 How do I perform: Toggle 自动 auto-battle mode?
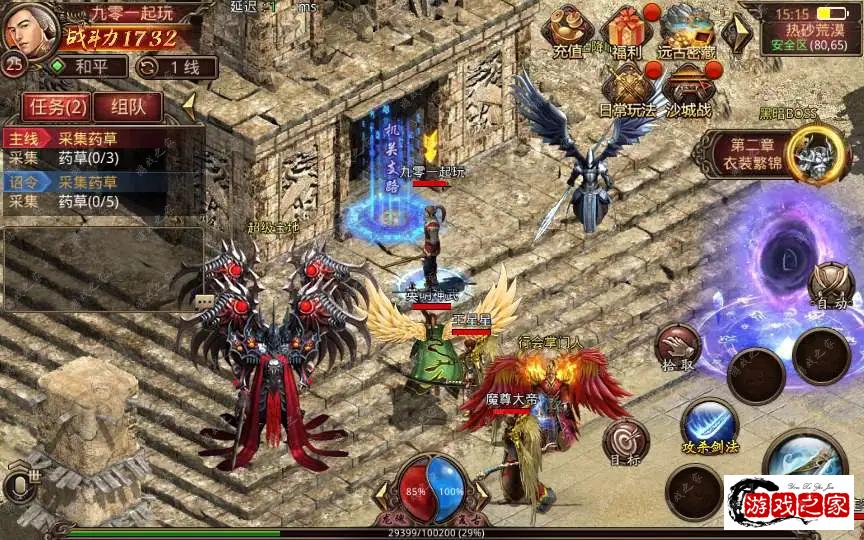[831, 285]
